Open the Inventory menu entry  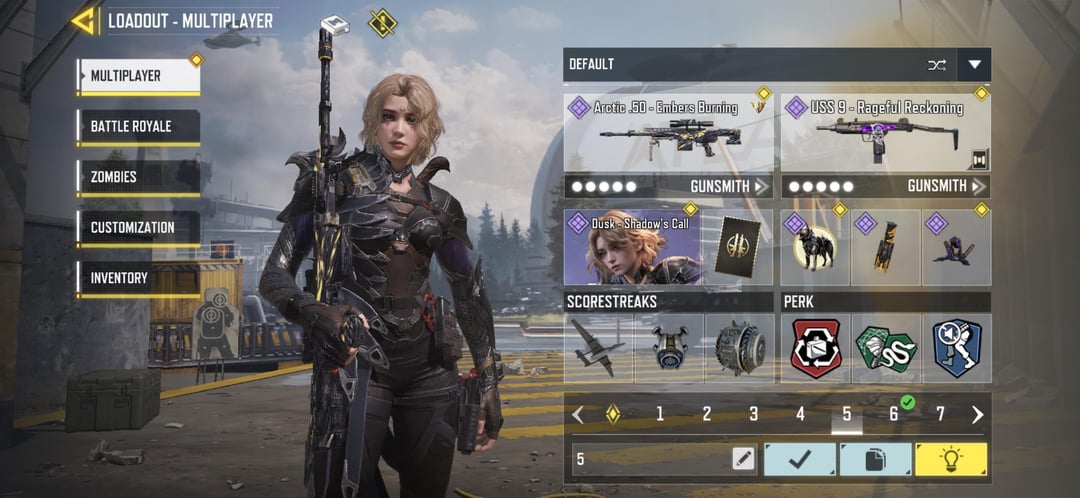click(138, 278)
